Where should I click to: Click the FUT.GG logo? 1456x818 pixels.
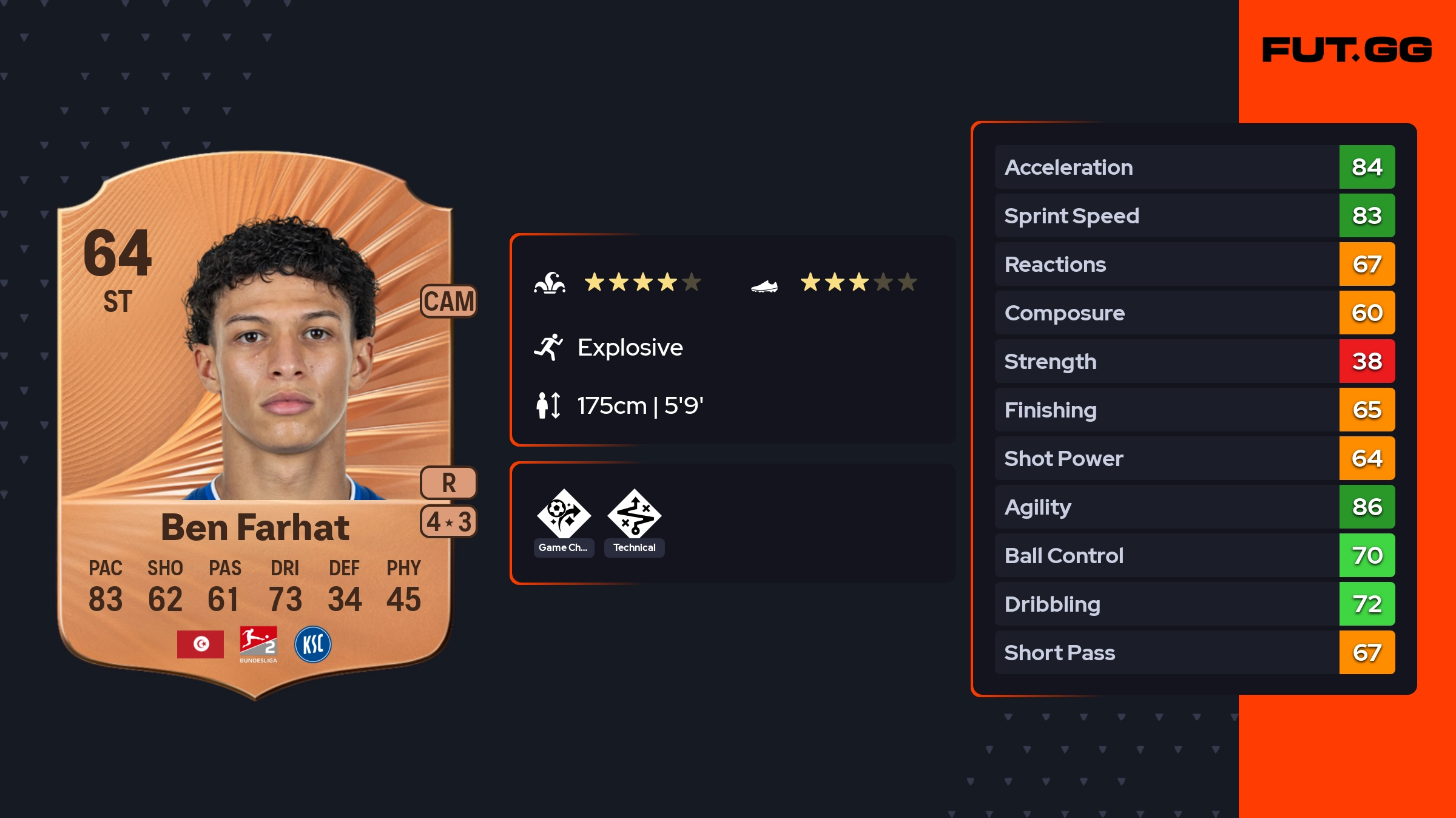[1347, 50]
